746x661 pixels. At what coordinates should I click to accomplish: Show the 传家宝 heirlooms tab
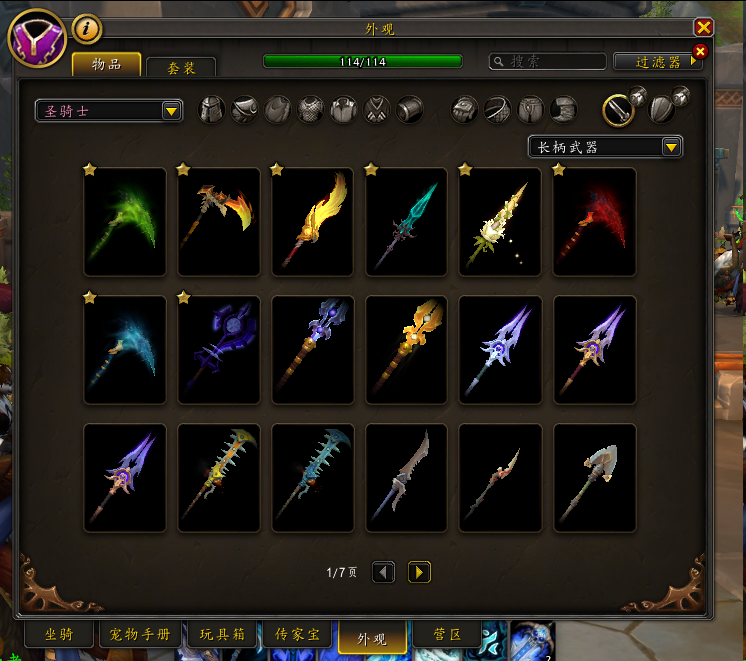coord(297,635)
